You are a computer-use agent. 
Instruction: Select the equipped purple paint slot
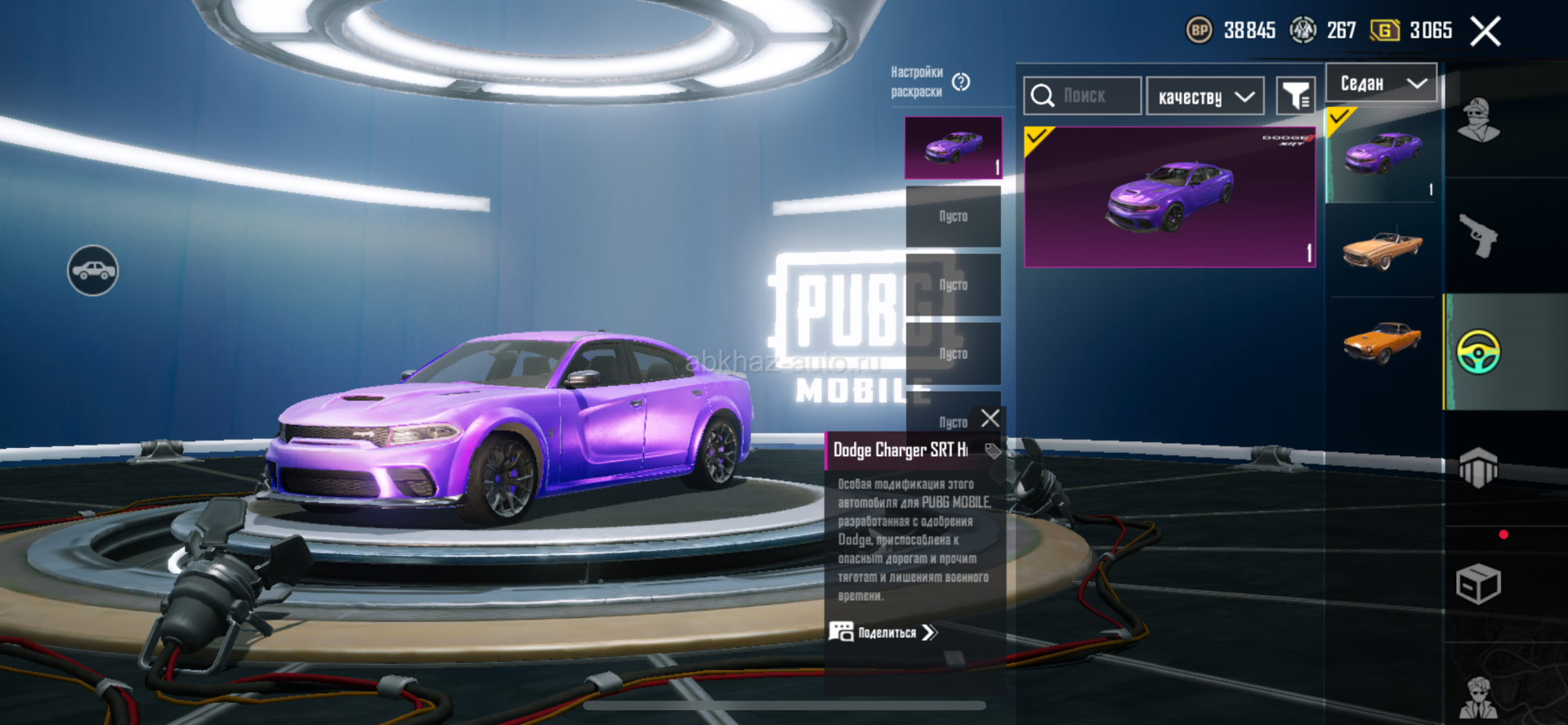tap(953, 148)
